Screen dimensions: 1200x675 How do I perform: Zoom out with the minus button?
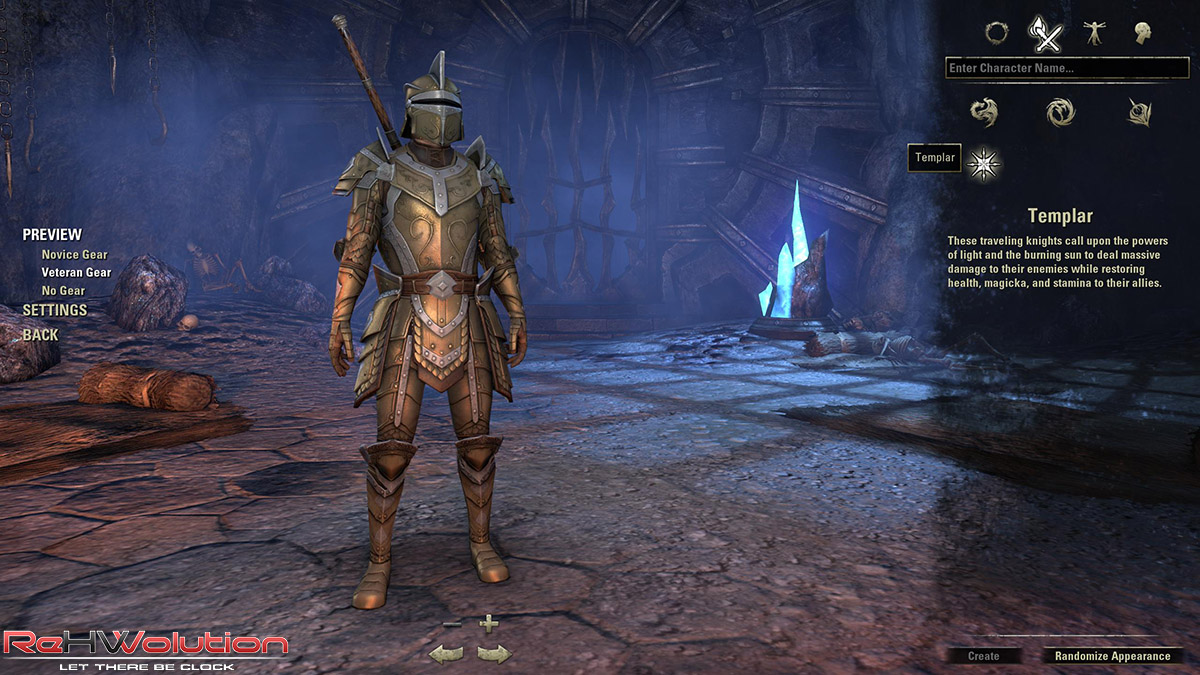(452, 625)
